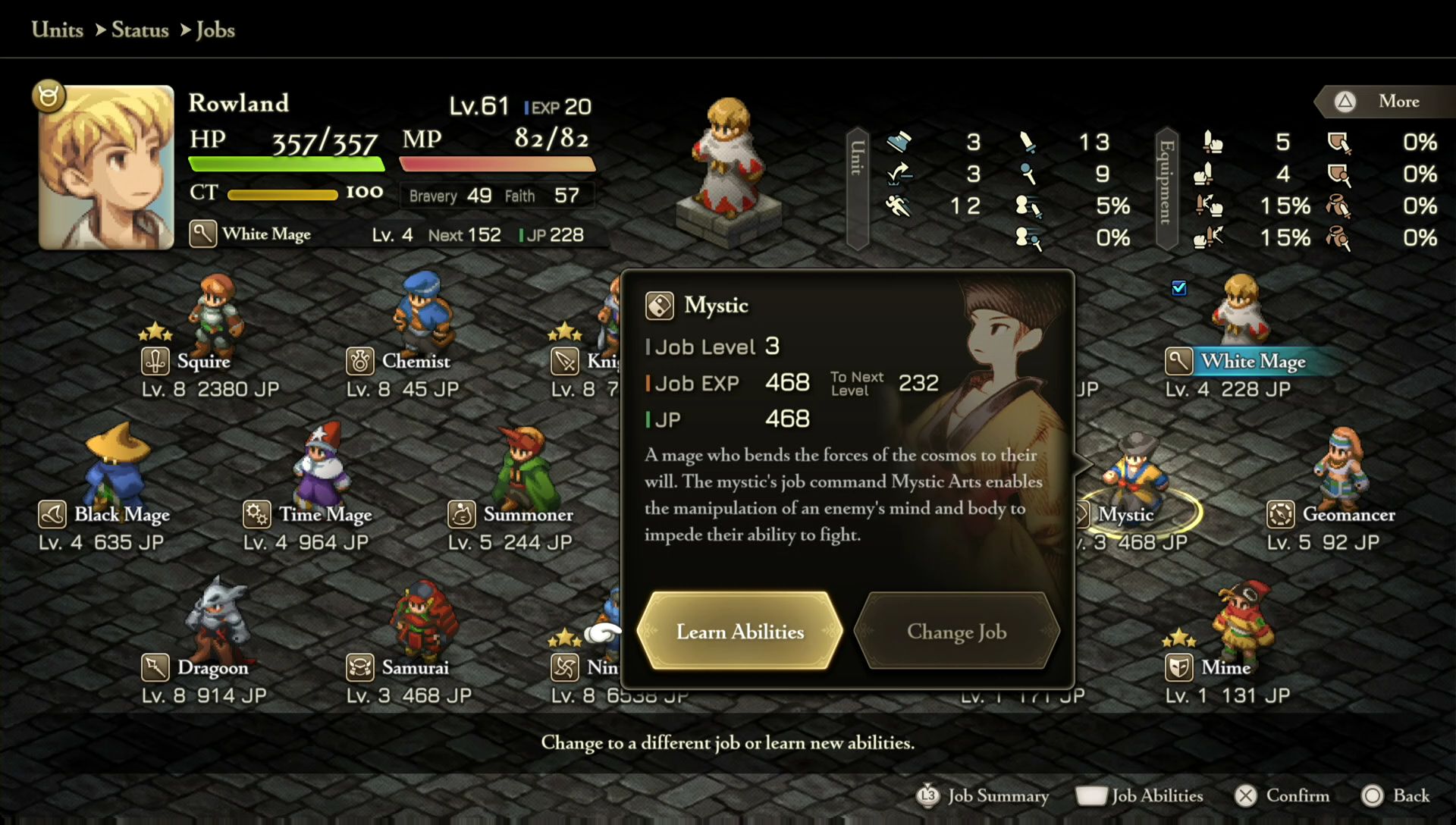Go back to Units in breadcrumb
Viewport: 1456px width, 825px height.
58,30
